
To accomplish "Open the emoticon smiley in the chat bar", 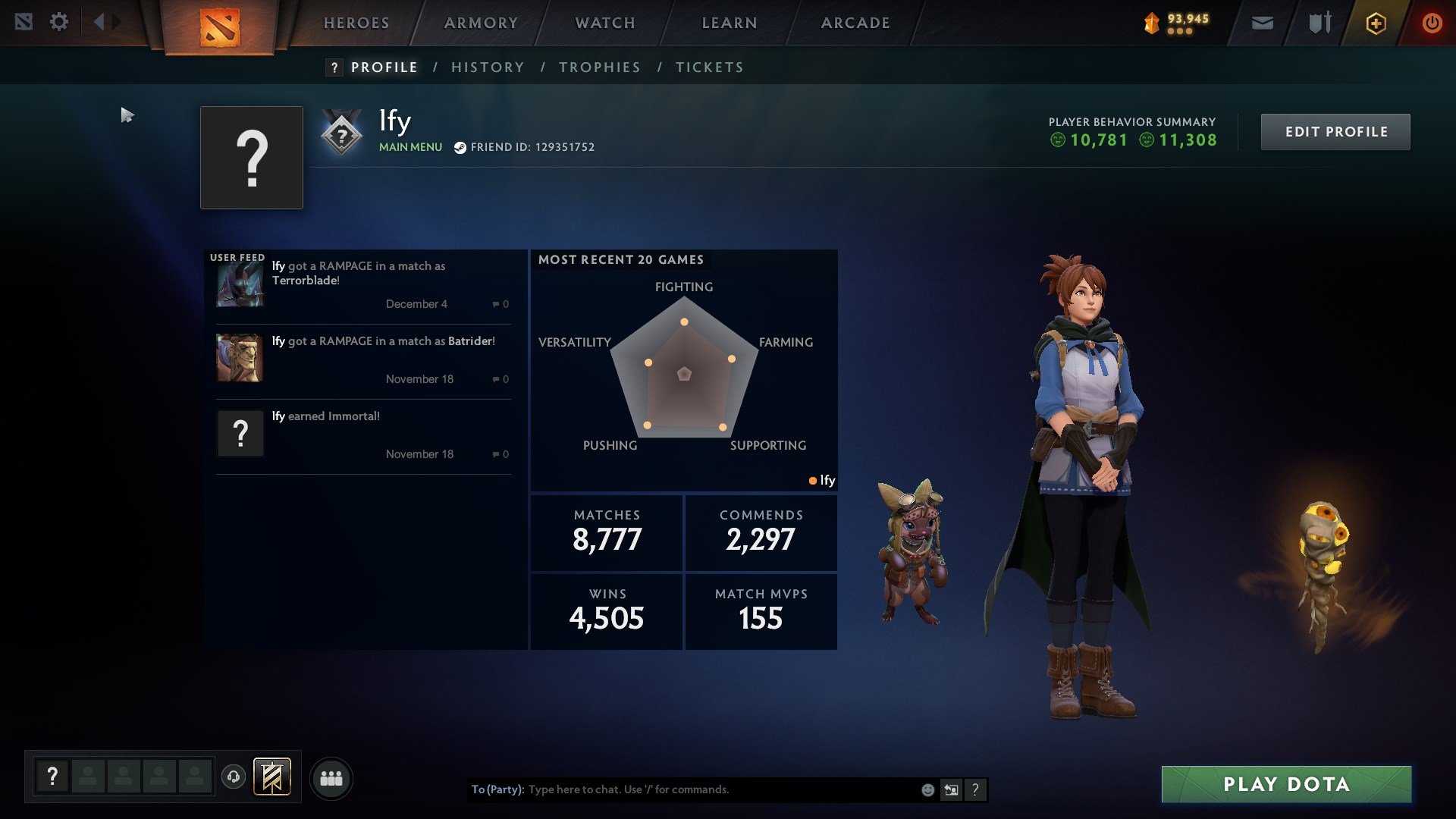I will pos(927,789).
